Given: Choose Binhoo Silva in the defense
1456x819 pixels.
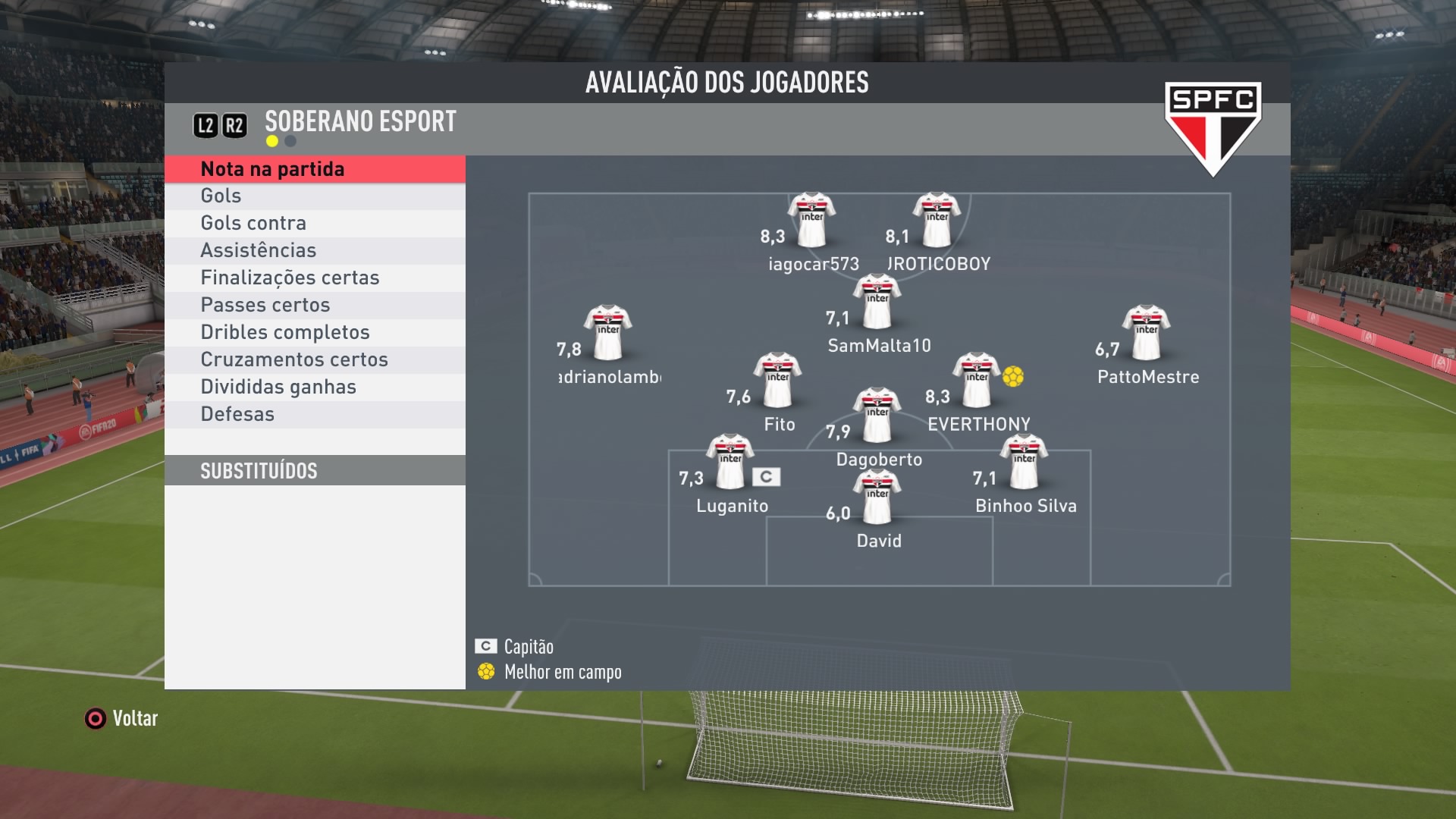Looking at the screenshot, I should 1024,463.
